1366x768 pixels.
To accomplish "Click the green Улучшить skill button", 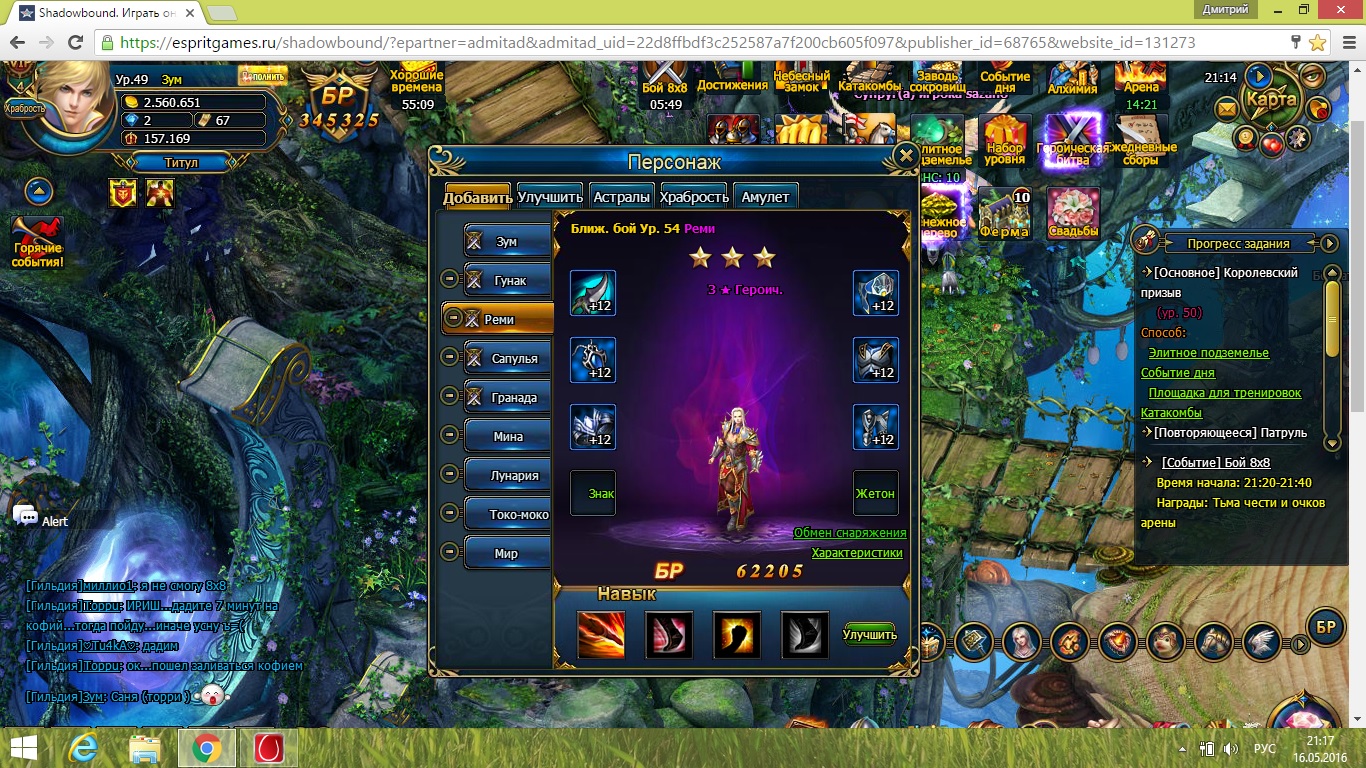I will pyautogui.click(x=869, y=635).
